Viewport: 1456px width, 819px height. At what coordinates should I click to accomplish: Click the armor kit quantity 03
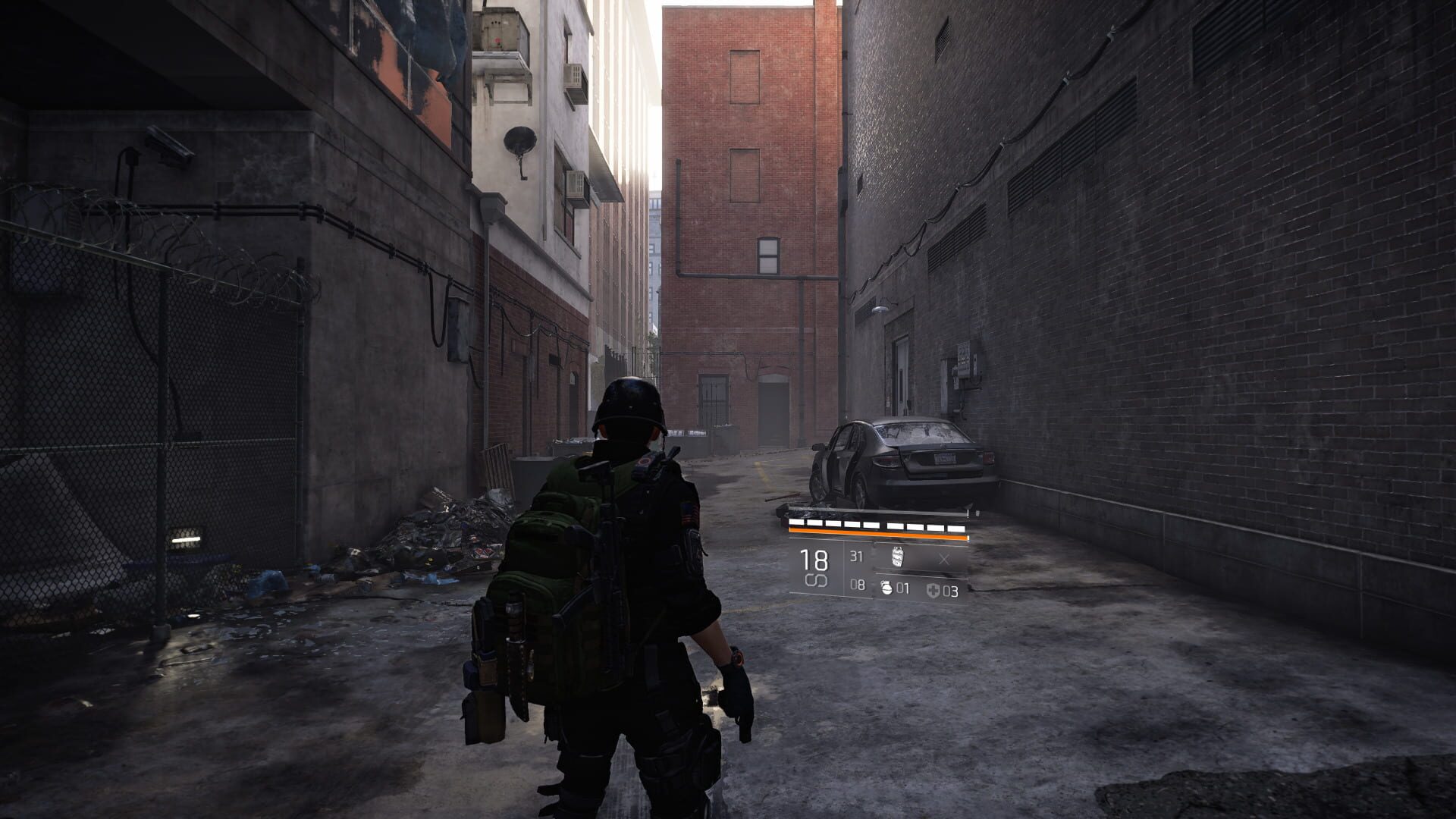(x=952, y=590)
